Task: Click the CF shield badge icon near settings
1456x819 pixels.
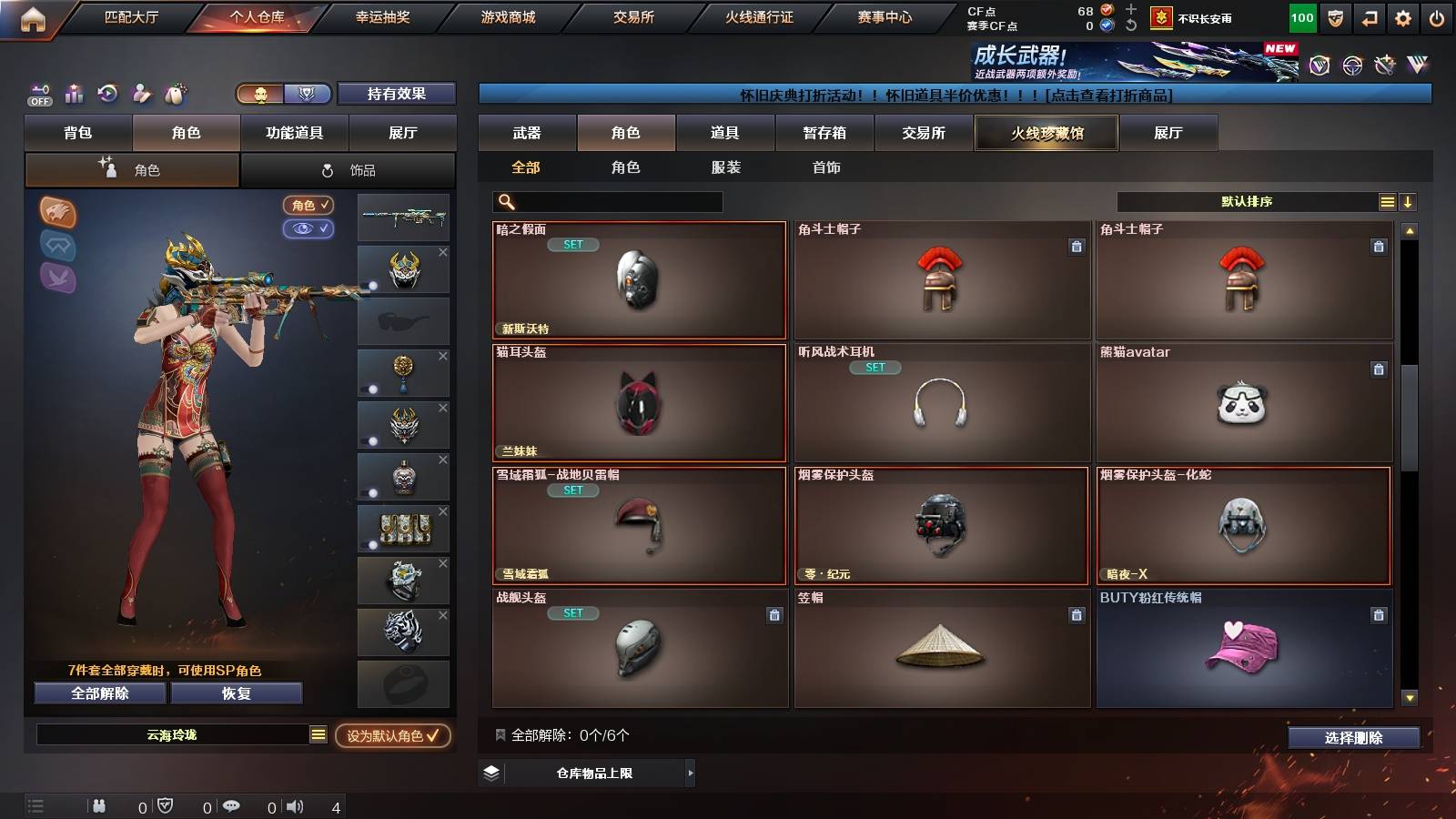Action: click(x=1335, y=17)
